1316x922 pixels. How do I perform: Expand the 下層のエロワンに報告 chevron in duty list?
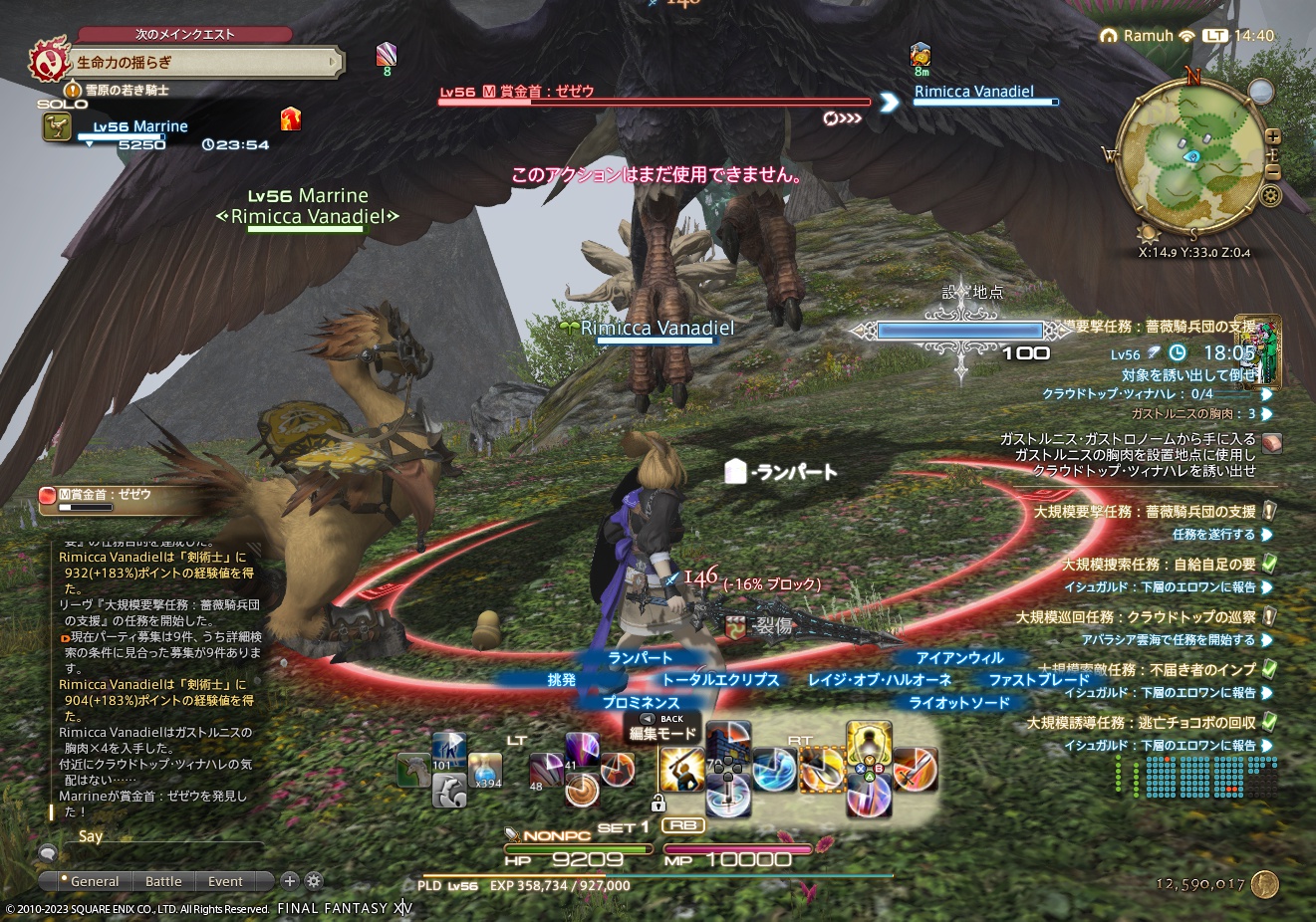tap(1268, 587)
